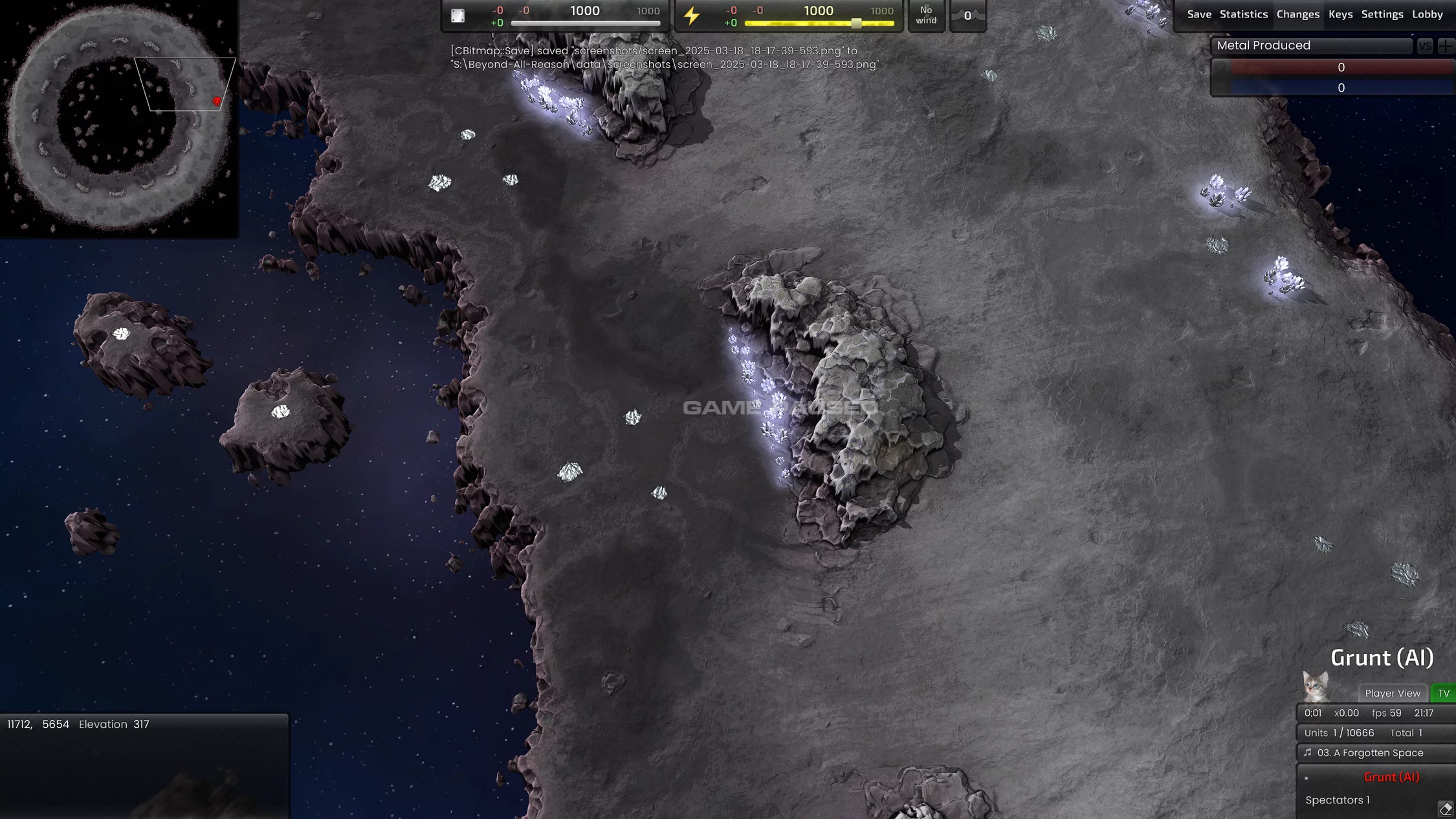The width and height of the screenshot is (1456, 819).
Task: Open the Statistics panel
Action: [x=1243, y=14]
